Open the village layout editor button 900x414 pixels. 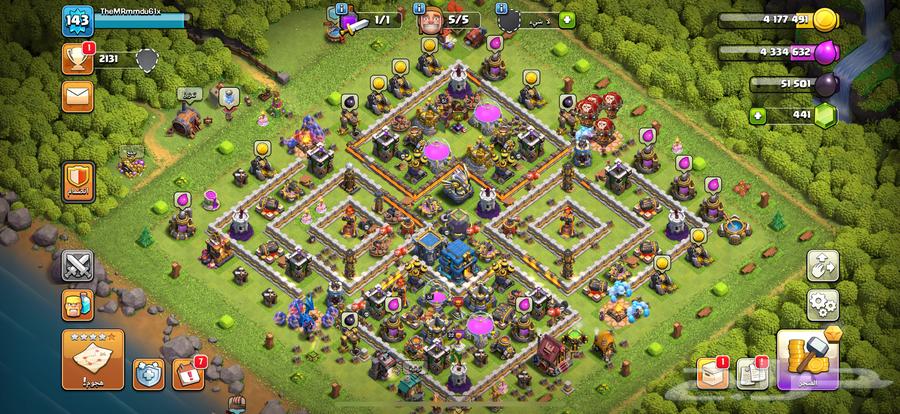click(x=823, y=265)
